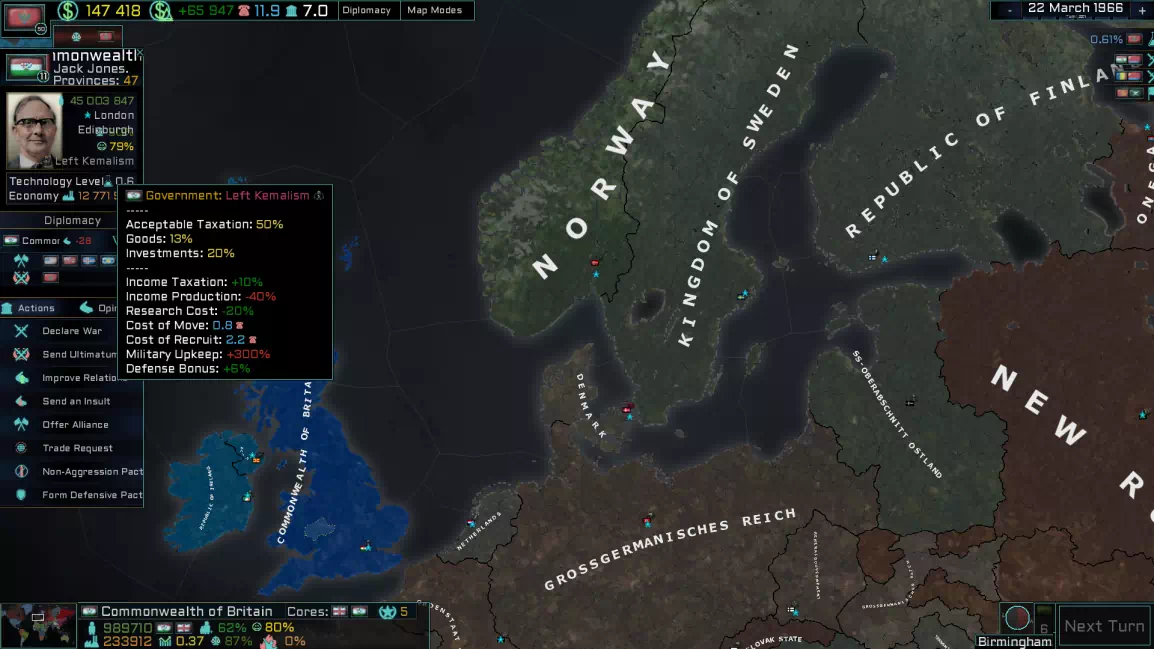1154x649 pixels.
Task: Click Jack Jones leader portrait
Action: click(34, 130)
